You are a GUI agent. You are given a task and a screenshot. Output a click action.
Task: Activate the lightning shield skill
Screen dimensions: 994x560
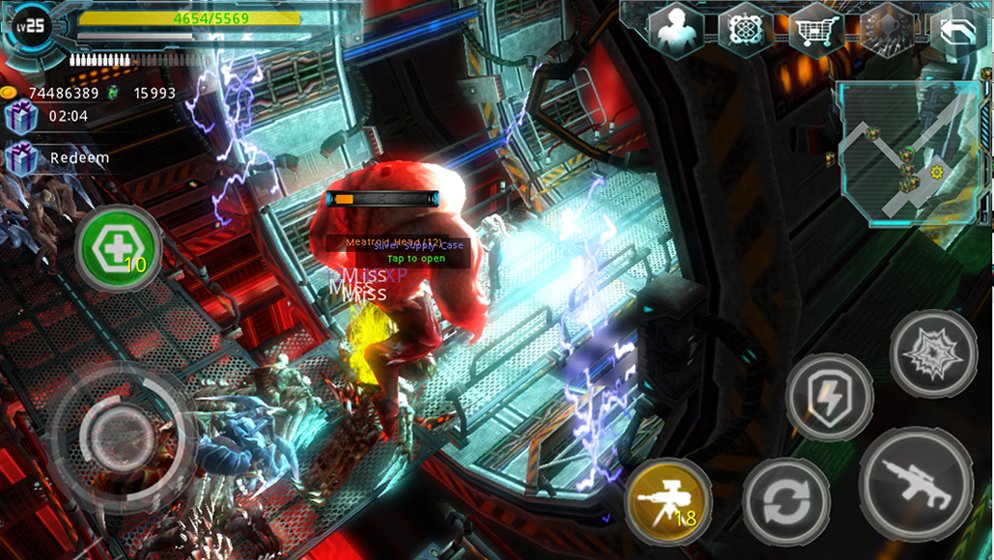[829, 397]
